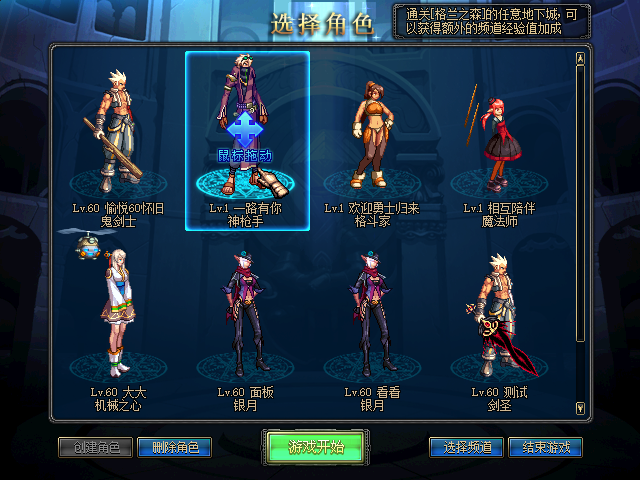Image resolution: width=640 pixels, height=480 pixels.
Task: Click the character list scroll-up arrow
Action: click(x=580, y=58)
